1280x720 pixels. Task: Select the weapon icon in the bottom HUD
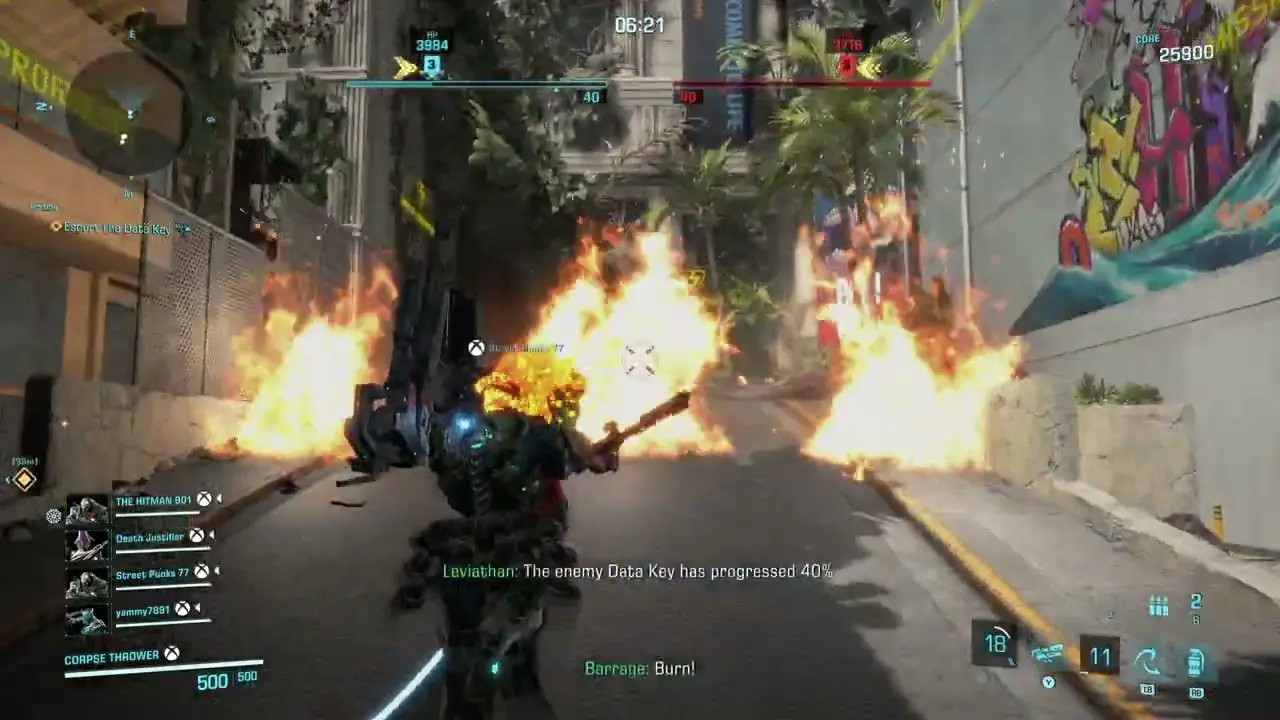[x=1048, y=656]
